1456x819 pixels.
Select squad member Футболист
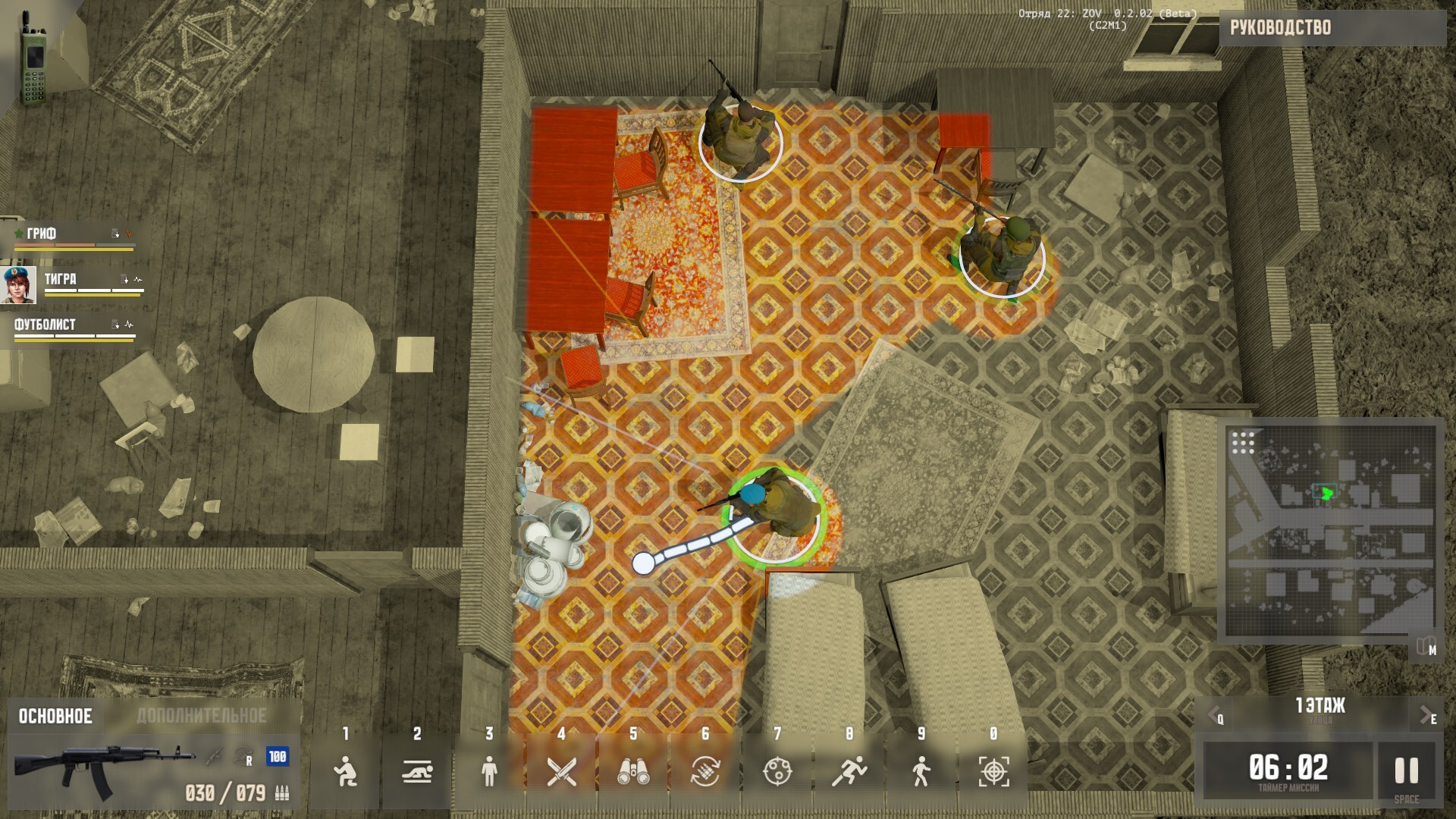[45, 325]
